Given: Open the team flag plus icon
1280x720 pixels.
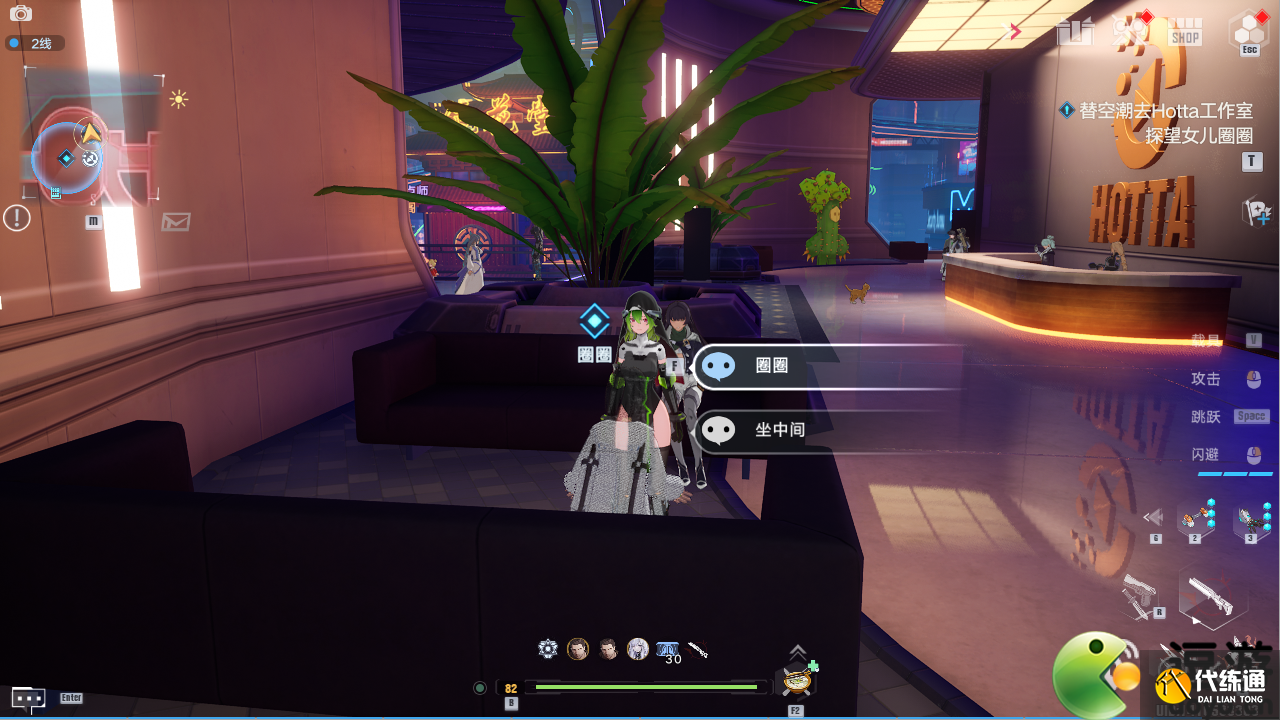Looking at the screenshot, I should (x=1255, y=211).
